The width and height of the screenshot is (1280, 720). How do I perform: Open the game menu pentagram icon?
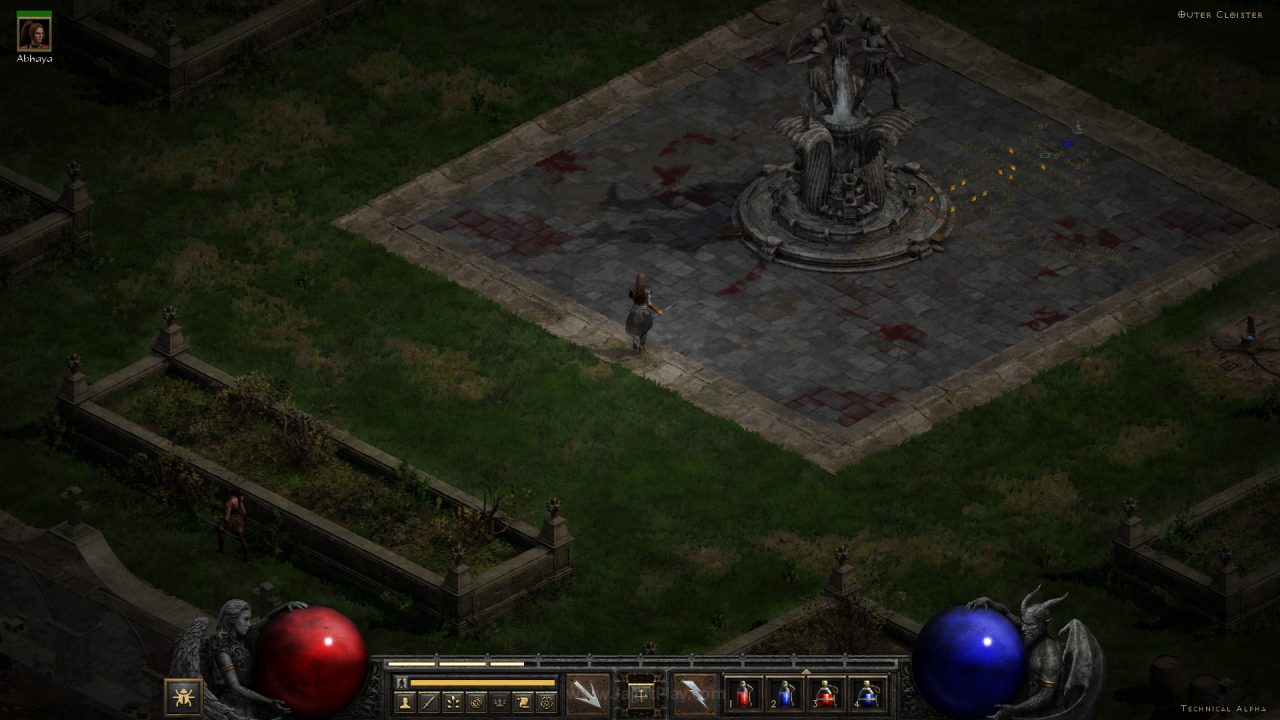[x=546, y=702]
